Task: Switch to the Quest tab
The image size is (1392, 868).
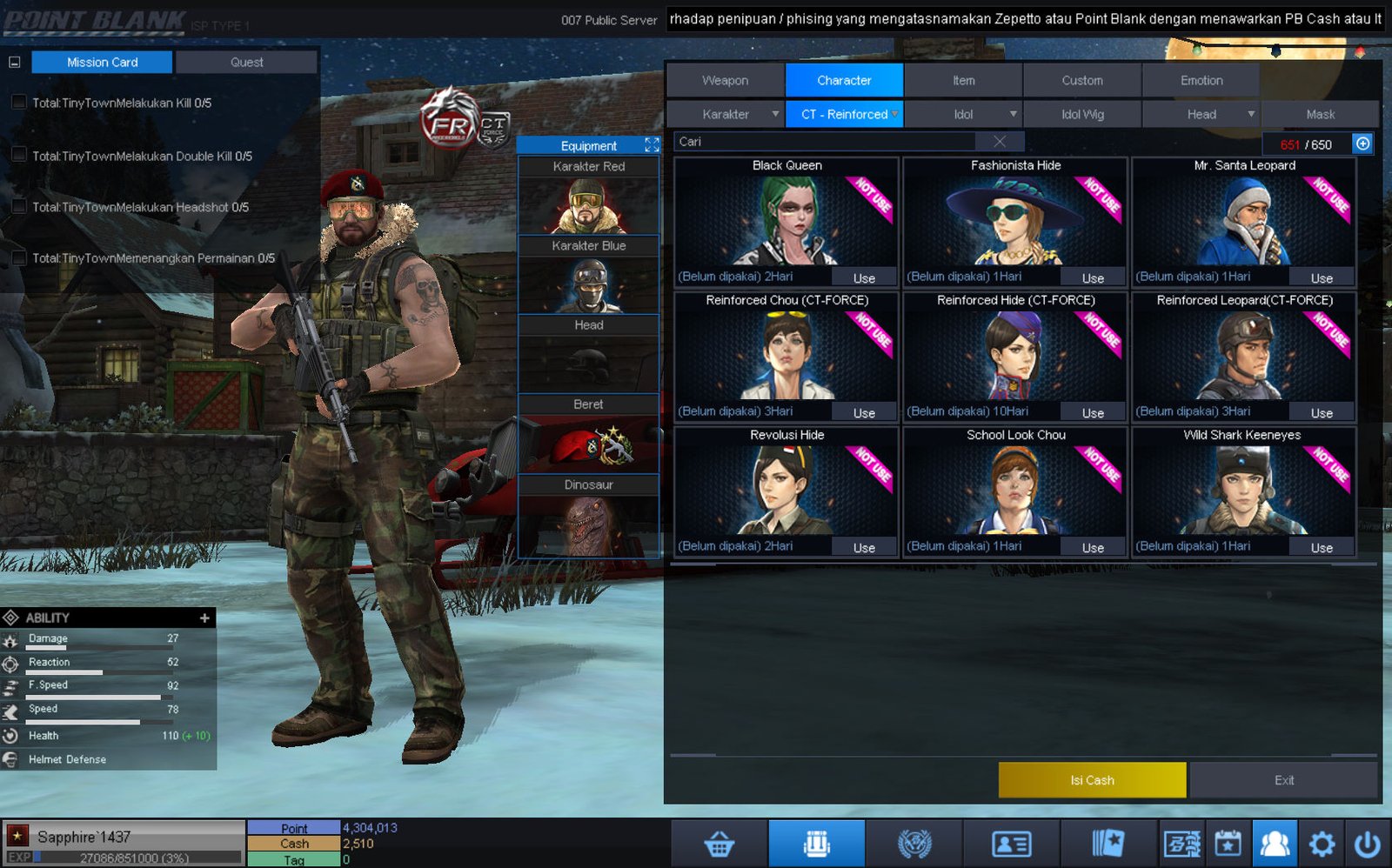Action: (246, 62)
